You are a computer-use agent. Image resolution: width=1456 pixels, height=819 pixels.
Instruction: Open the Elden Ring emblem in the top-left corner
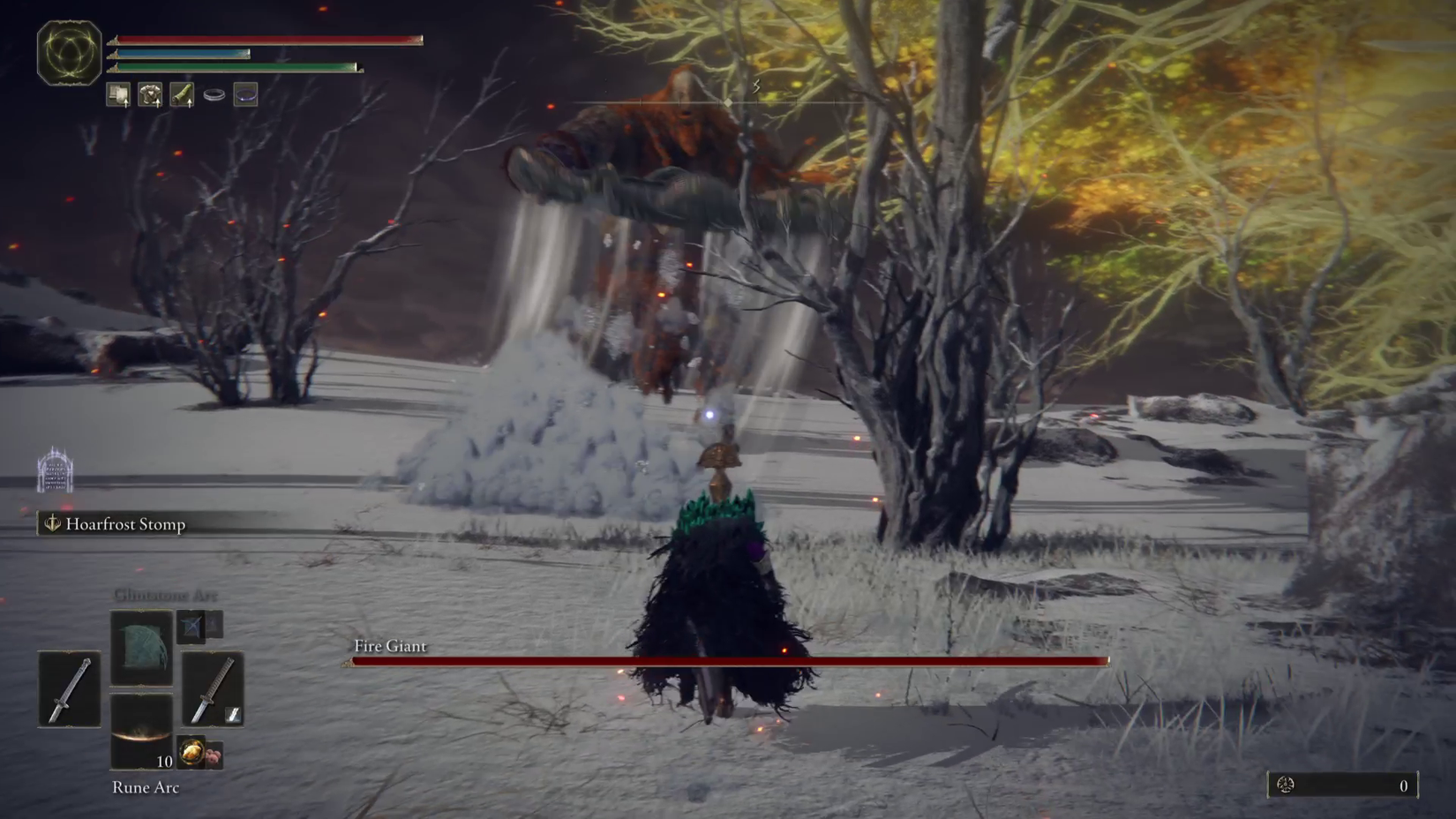point(68,53)
